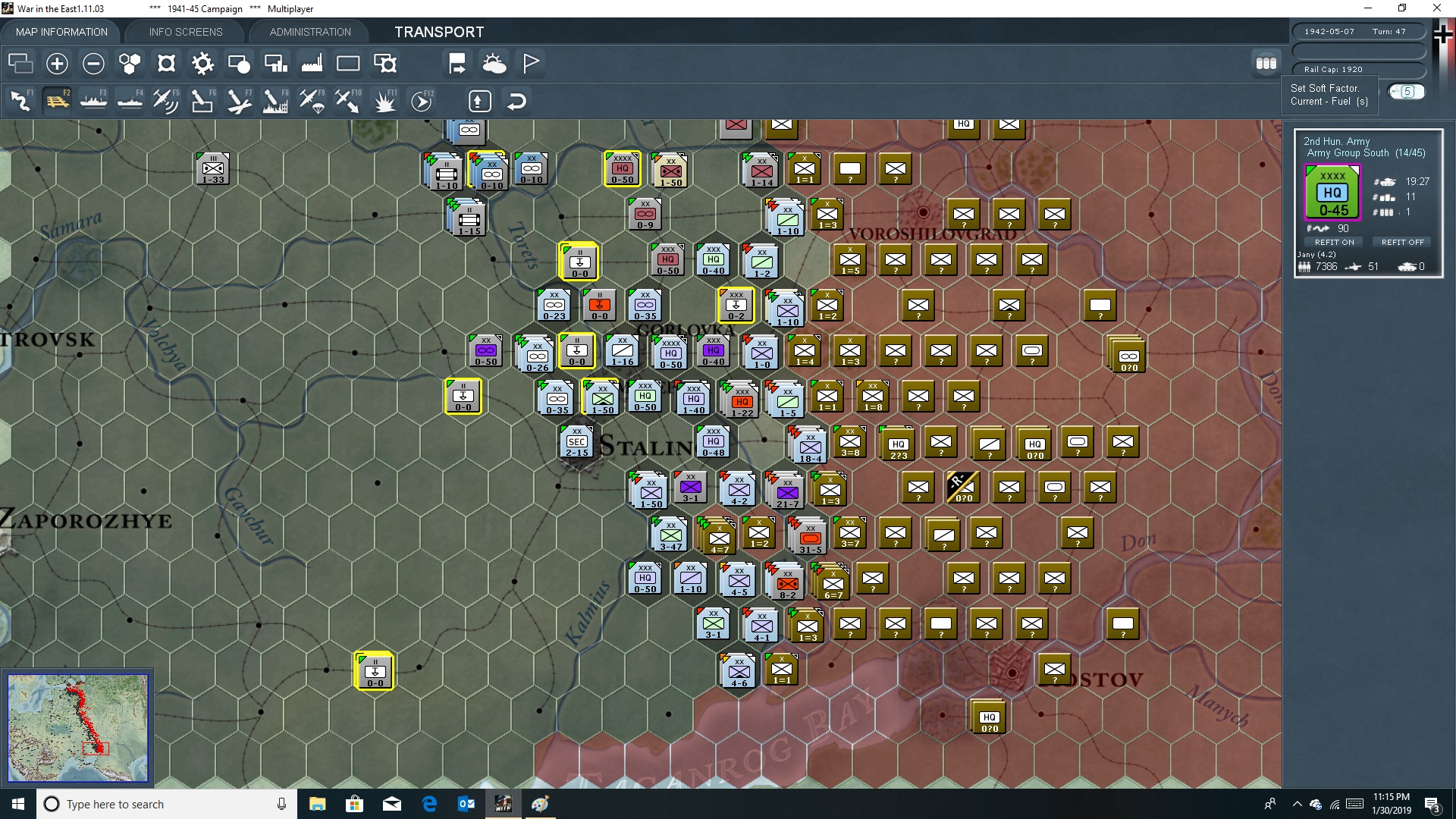This screenshot has width=1456, height=819.
Task: Open the ADMINISTRATION menu
Action: pos(309,32)
